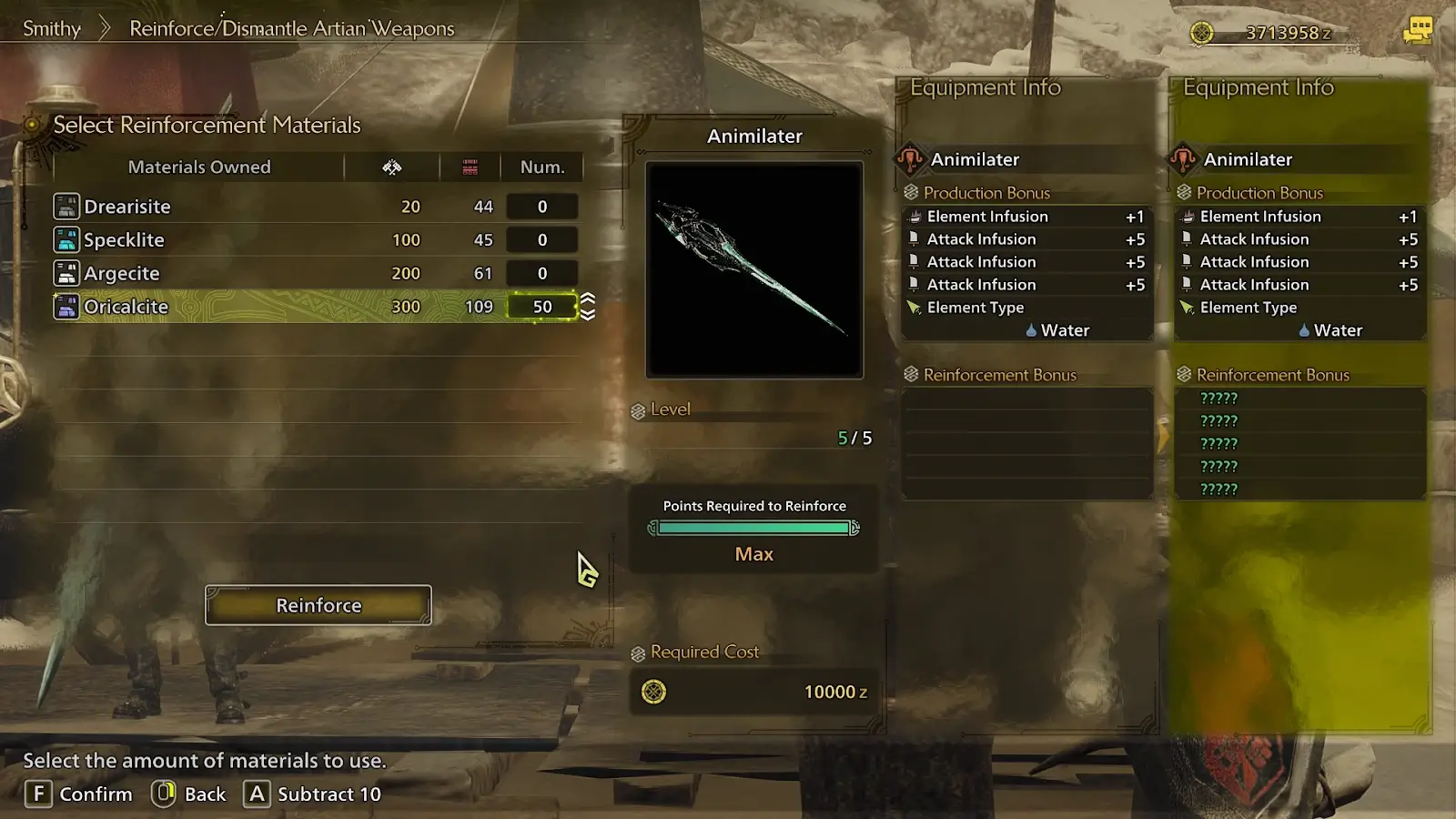Click the Specklite material icon
The width and height of the screenshot is (1456, 819).
tap(65, 239)
